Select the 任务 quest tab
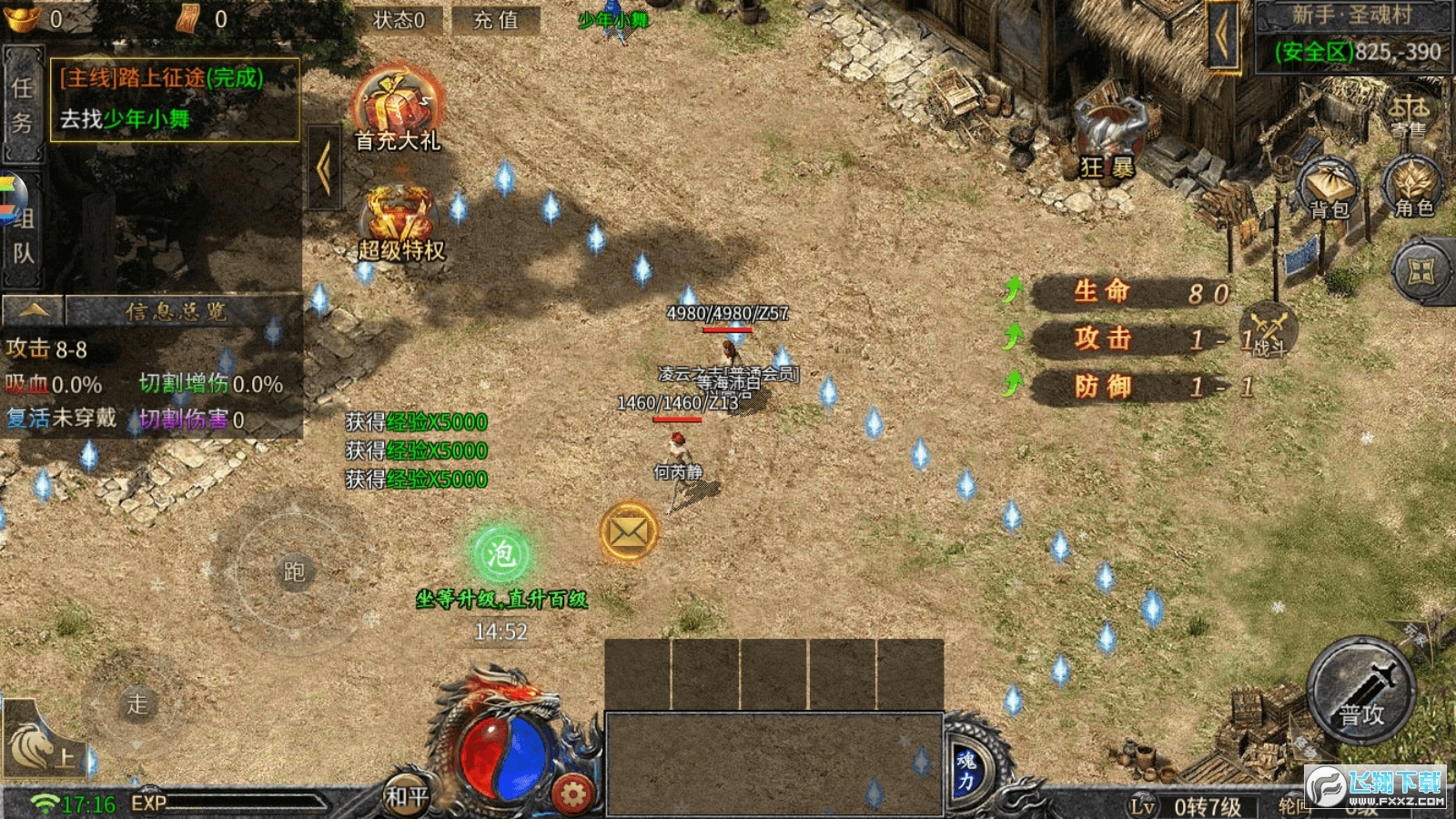The width and height of the screenshot is (1456, 819). [x=23, y=105]
